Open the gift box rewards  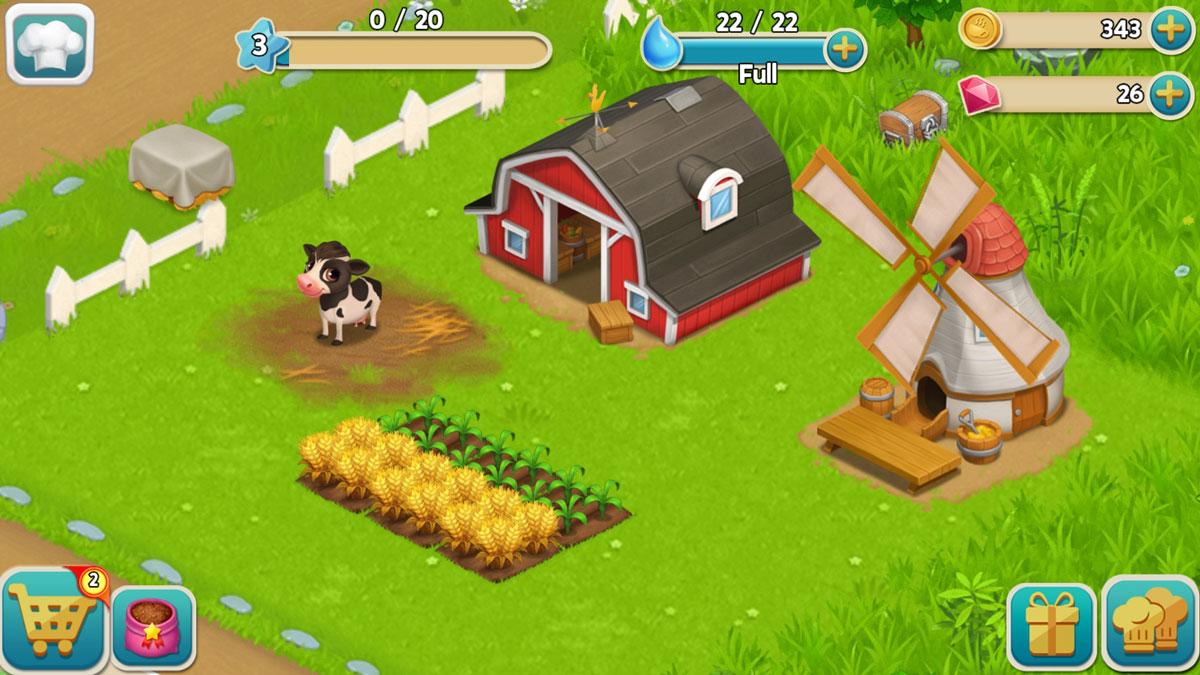[x=1051, y=627]
